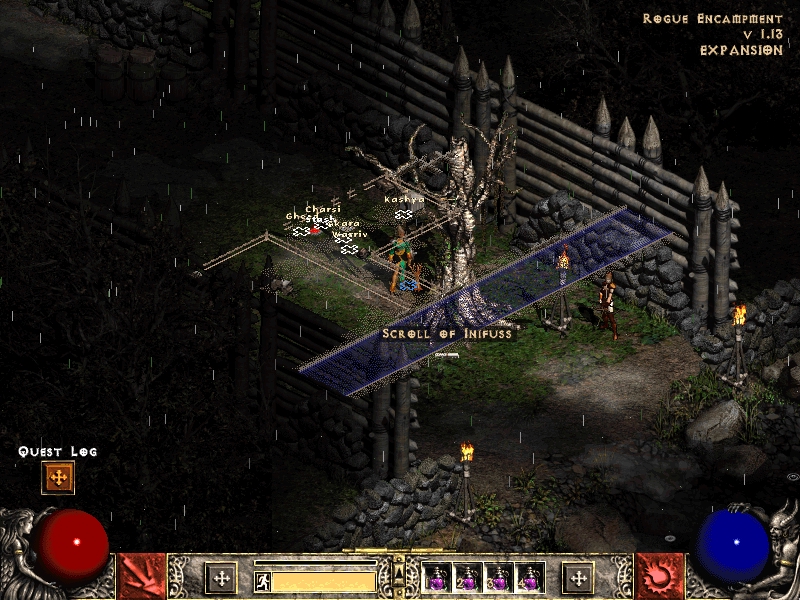Open the Quest Log button
This screenshot has width=800, height=600.
coord(58,478)
